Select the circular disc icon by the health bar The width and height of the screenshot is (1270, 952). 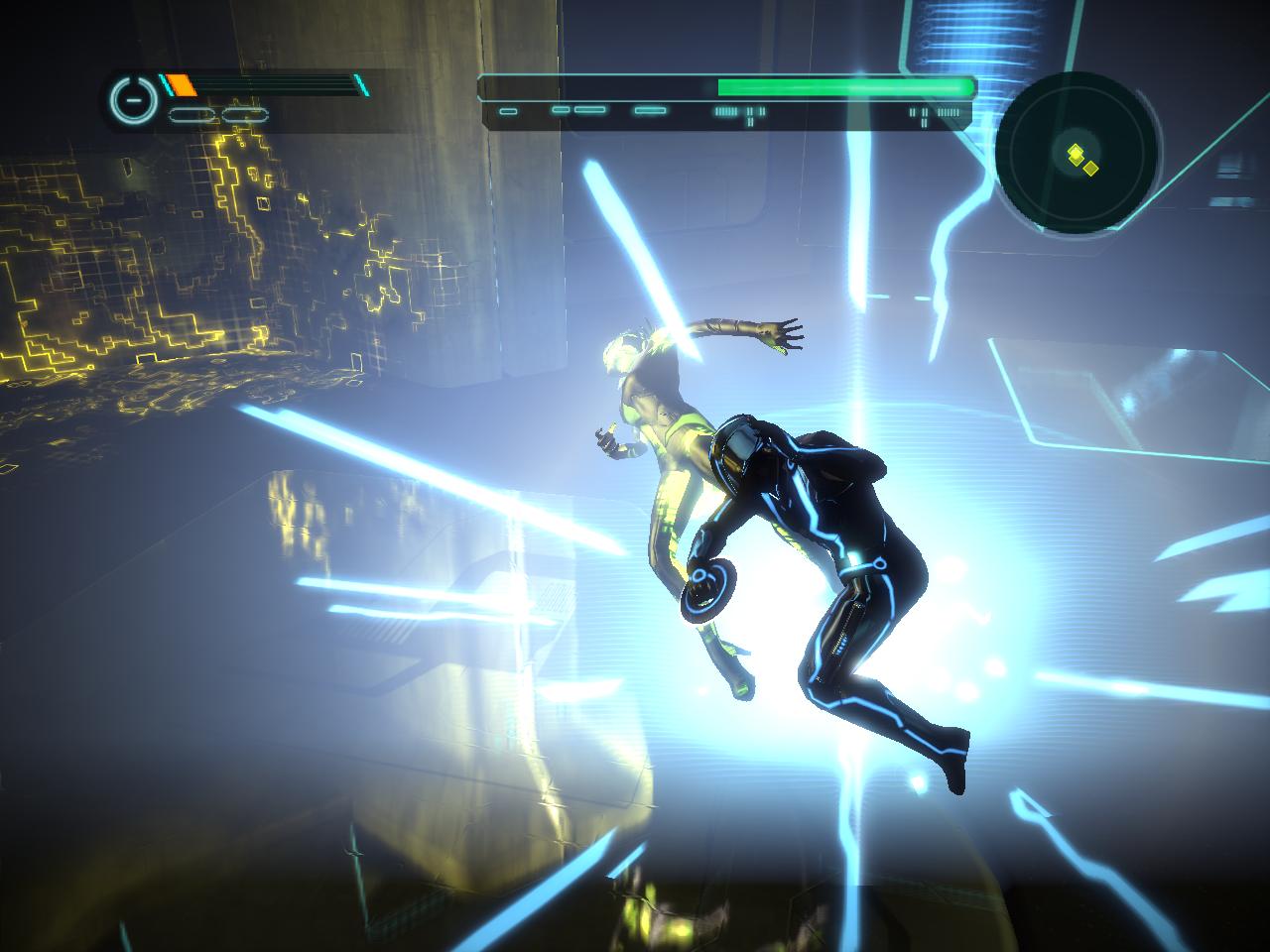[x=132, y=100]
